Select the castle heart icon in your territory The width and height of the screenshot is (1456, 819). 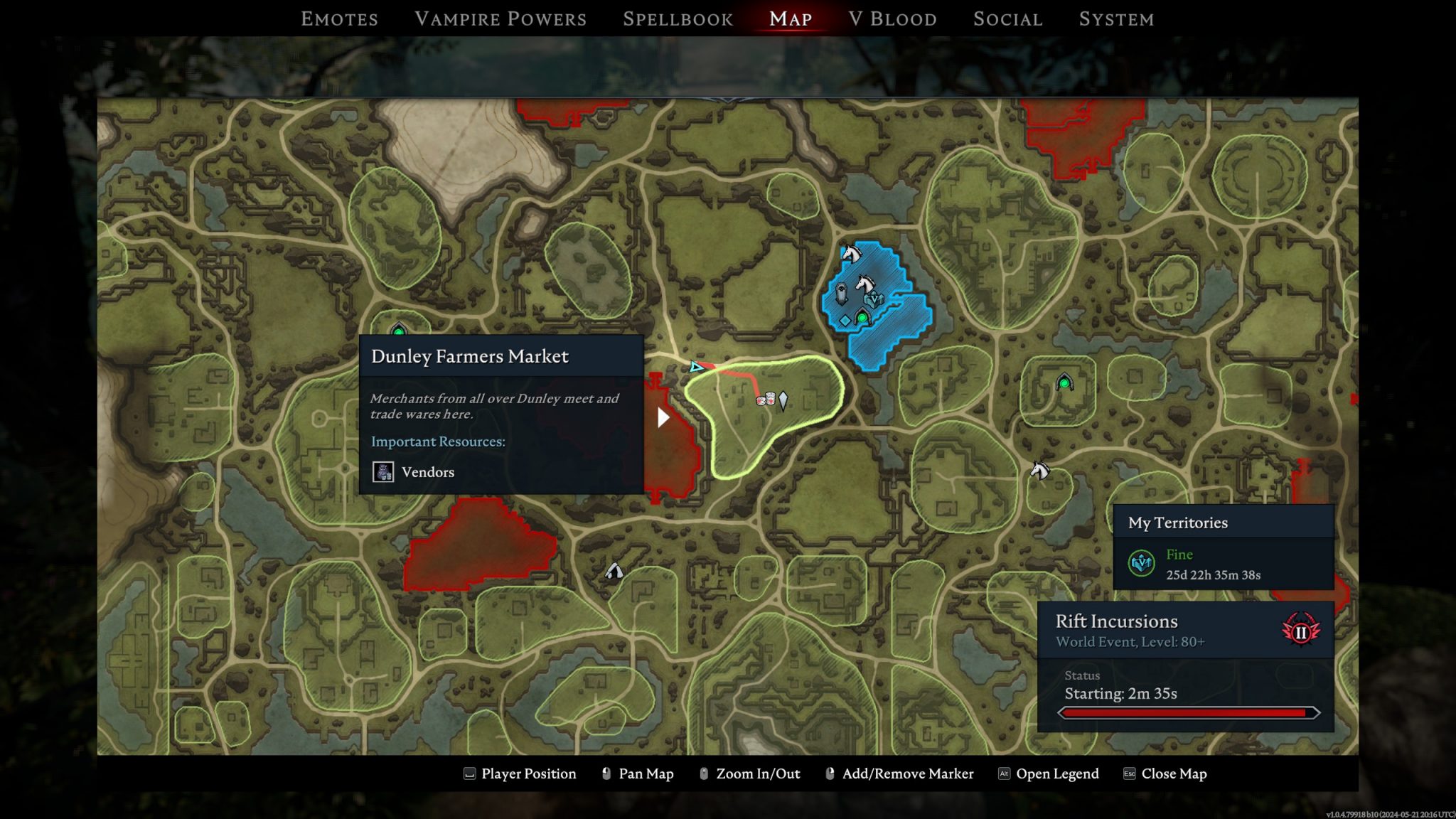(874, 300)
